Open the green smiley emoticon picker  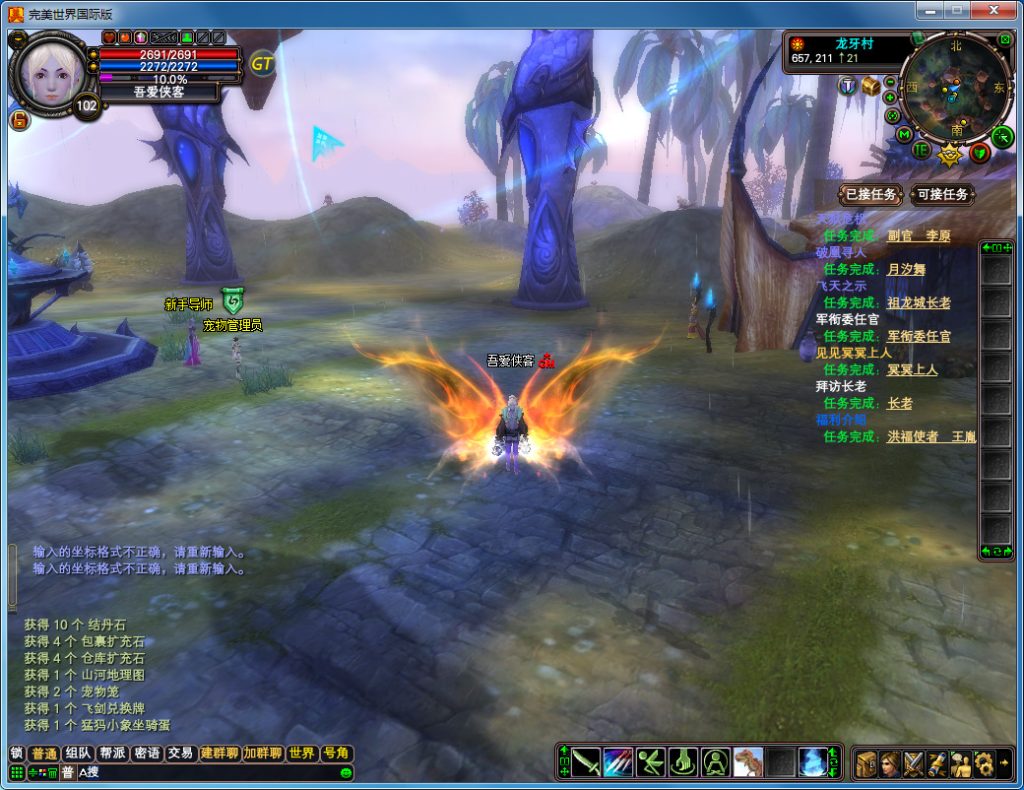(x=346, y=773)
